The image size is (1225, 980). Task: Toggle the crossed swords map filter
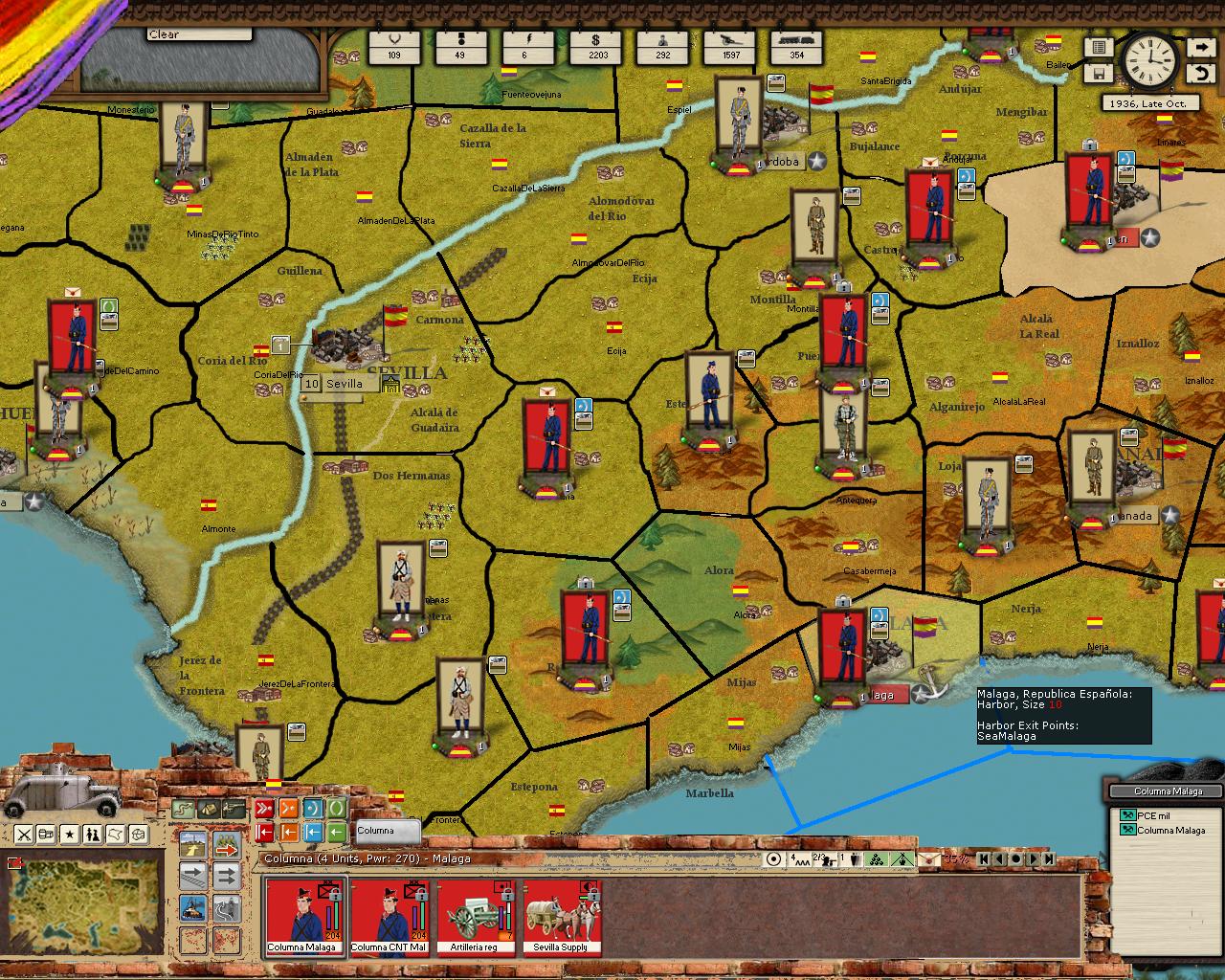pyautogui.click(x=24, y=835)
